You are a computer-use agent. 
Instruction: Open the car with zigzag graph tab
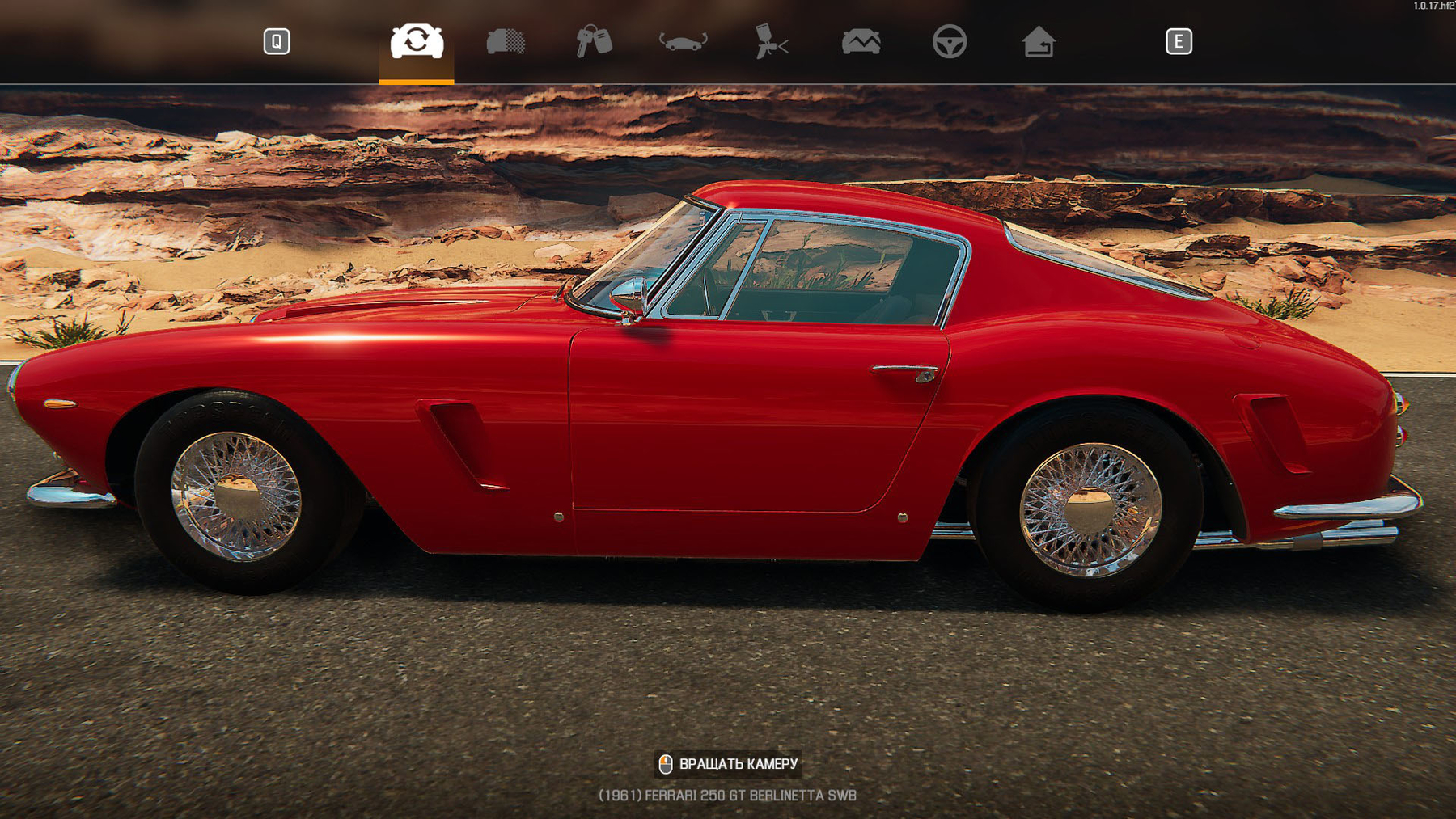pos(861,41)
